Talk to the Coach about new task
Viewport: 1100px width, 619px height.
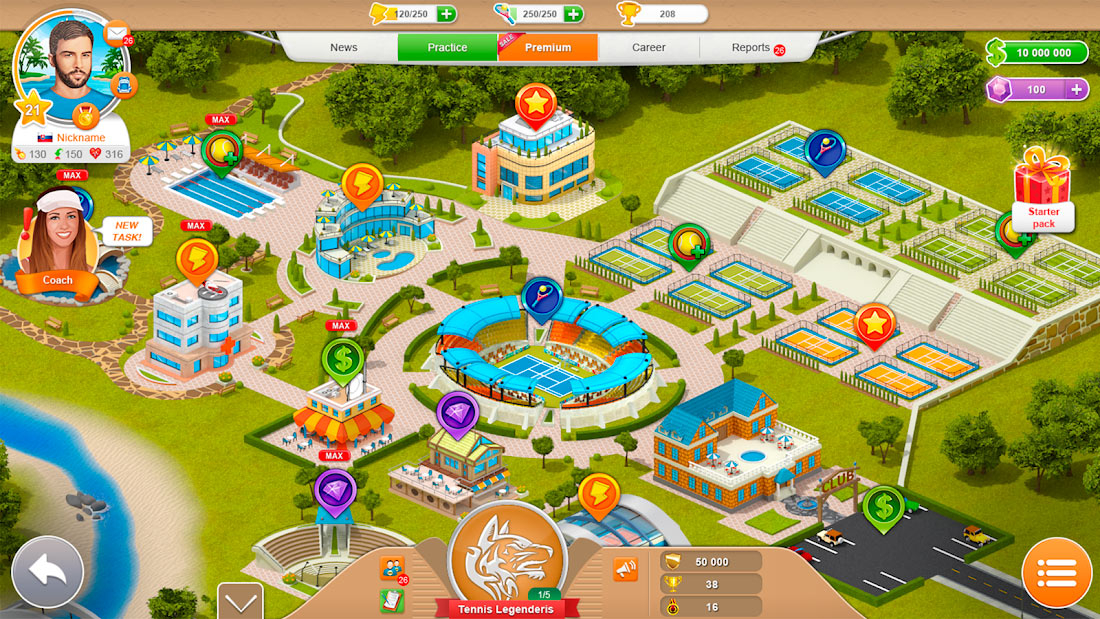point(58,245)
